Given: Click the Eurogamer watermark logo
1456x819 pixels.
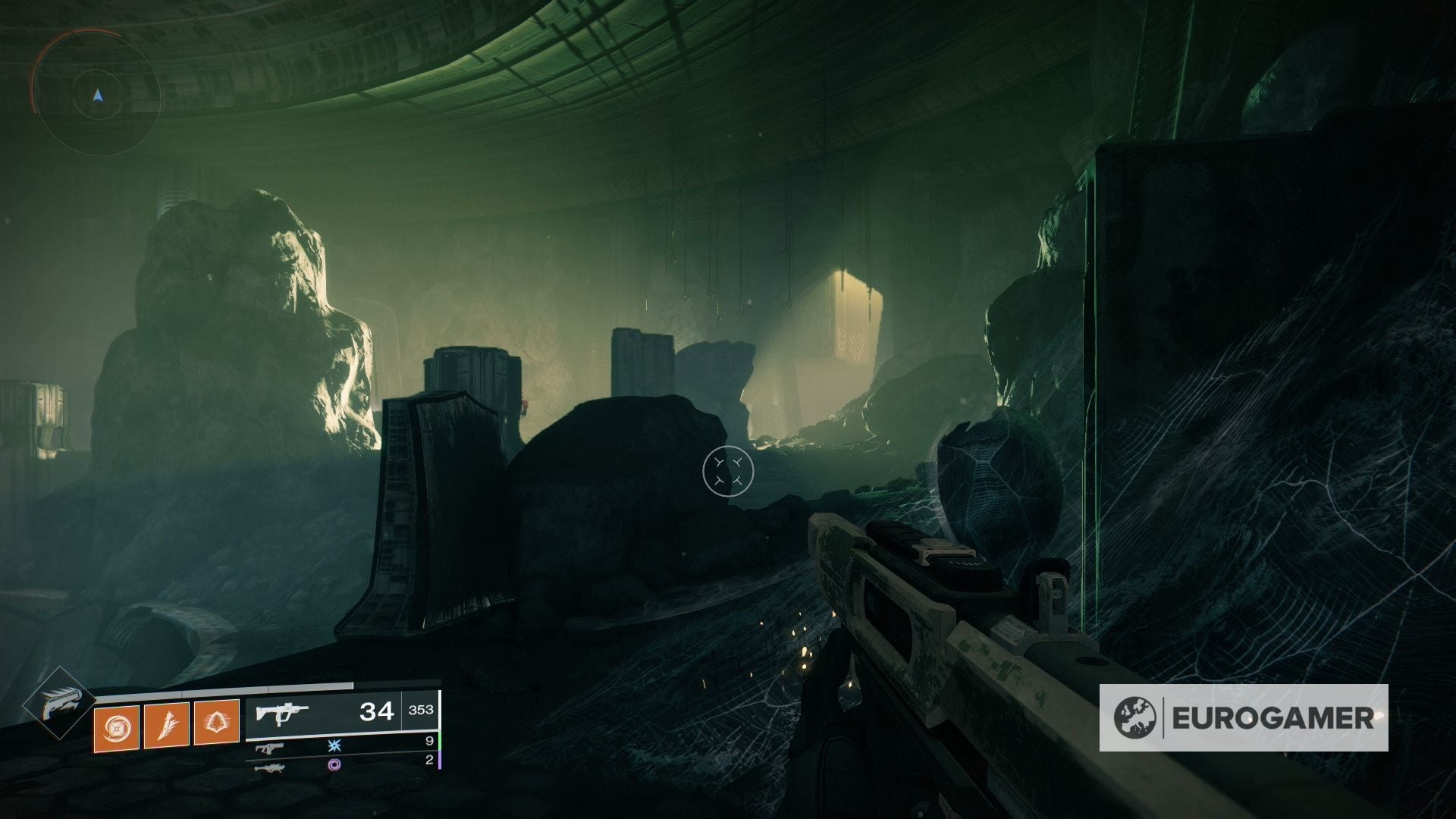Looking at the screenshot, I should tap(1244, 717).
